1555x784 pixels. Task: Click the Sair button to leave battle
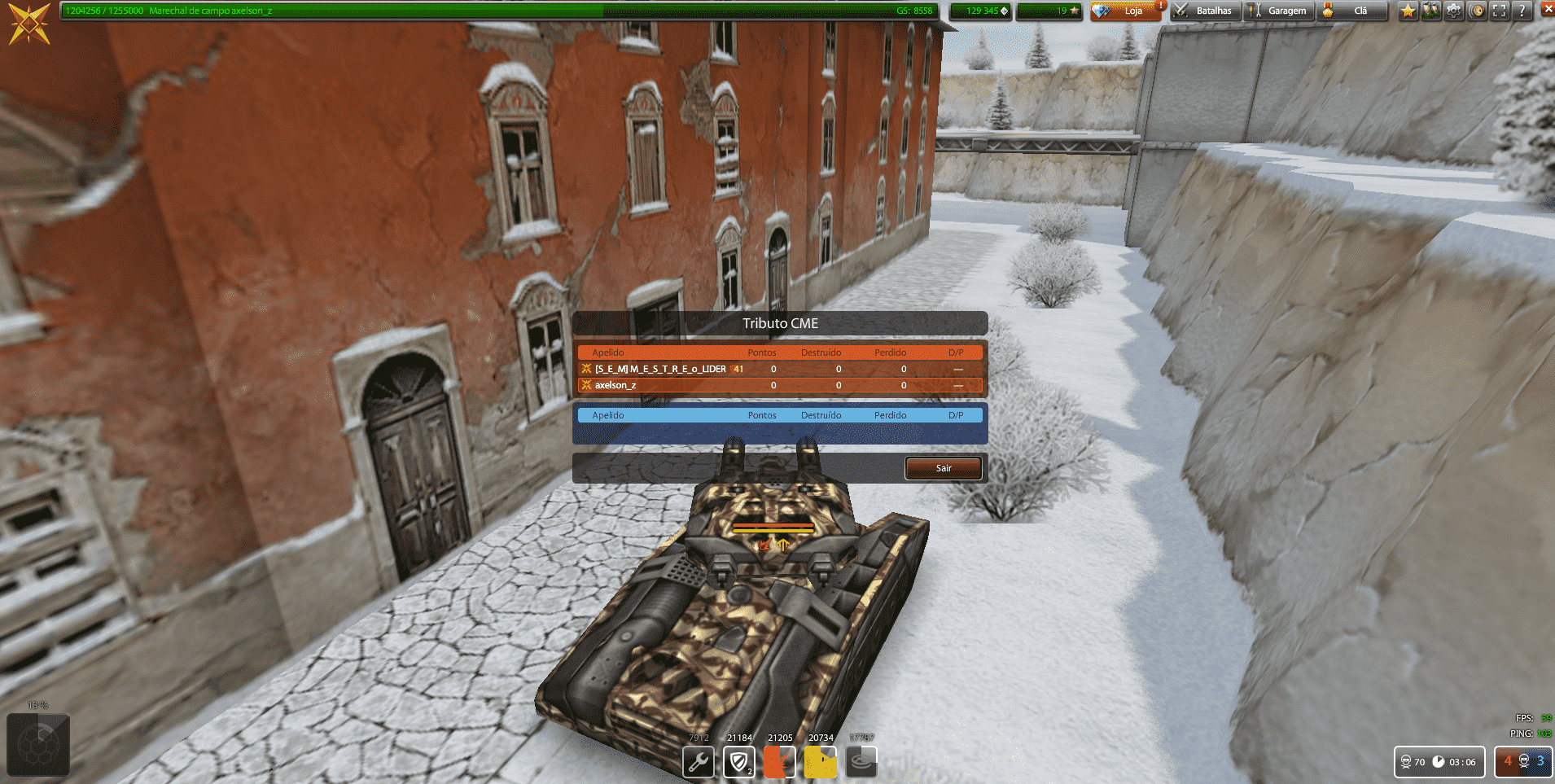pos(943,468)
